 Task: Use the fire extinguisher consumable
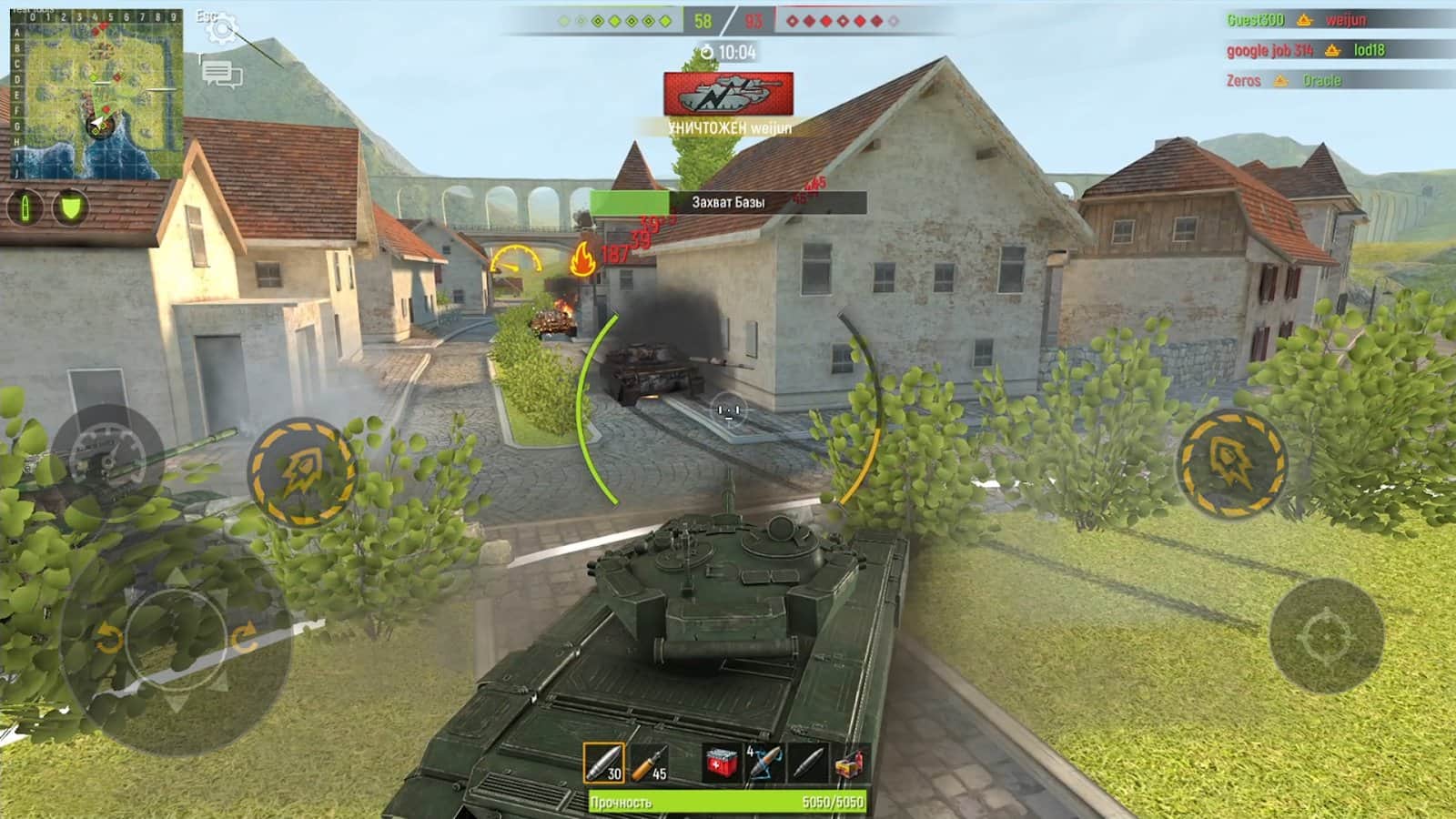pyautogui.click(x=849, y=763)
